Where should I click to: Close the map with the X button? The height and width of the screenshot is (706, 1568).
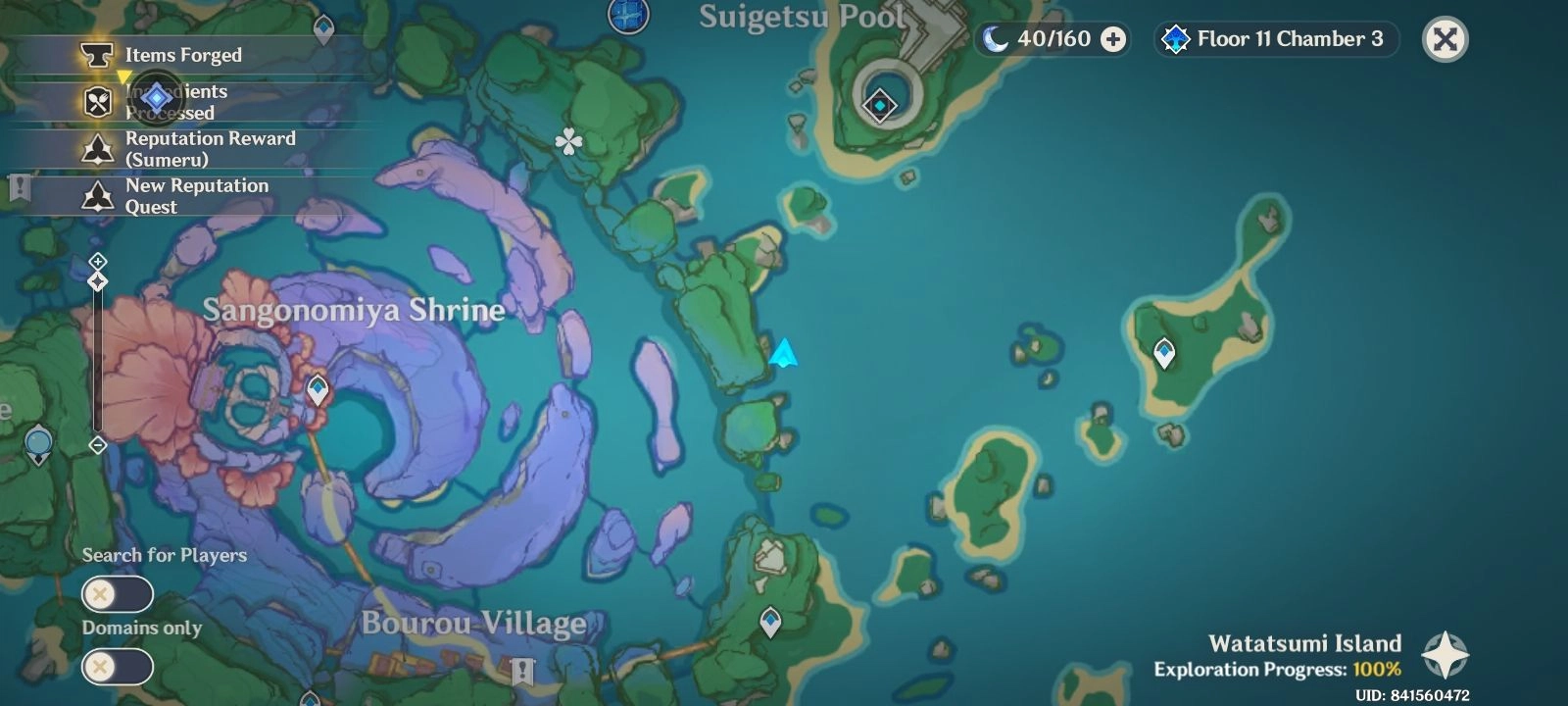pyautogui.click(x=1445, y=38)
